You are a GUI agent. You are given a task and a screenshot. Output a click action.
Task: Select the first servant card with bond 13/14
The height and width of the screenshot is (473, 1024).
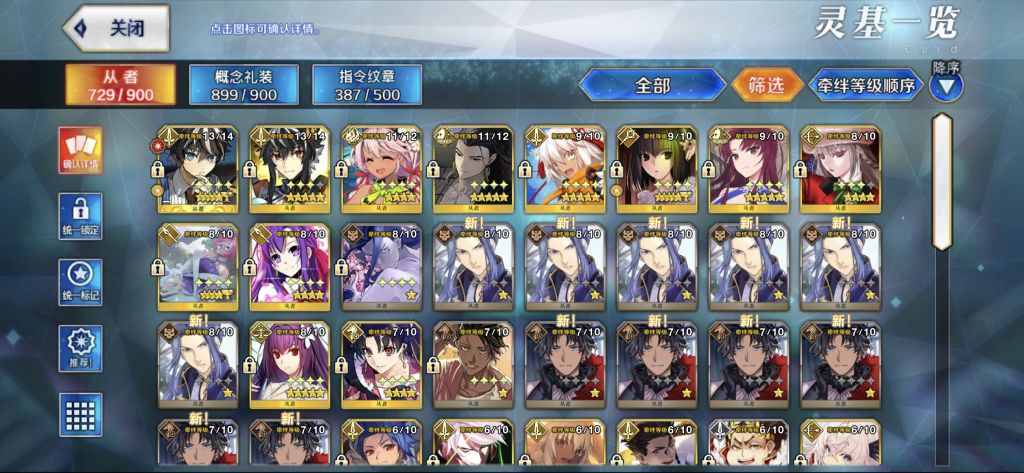[x=197, y=168]
